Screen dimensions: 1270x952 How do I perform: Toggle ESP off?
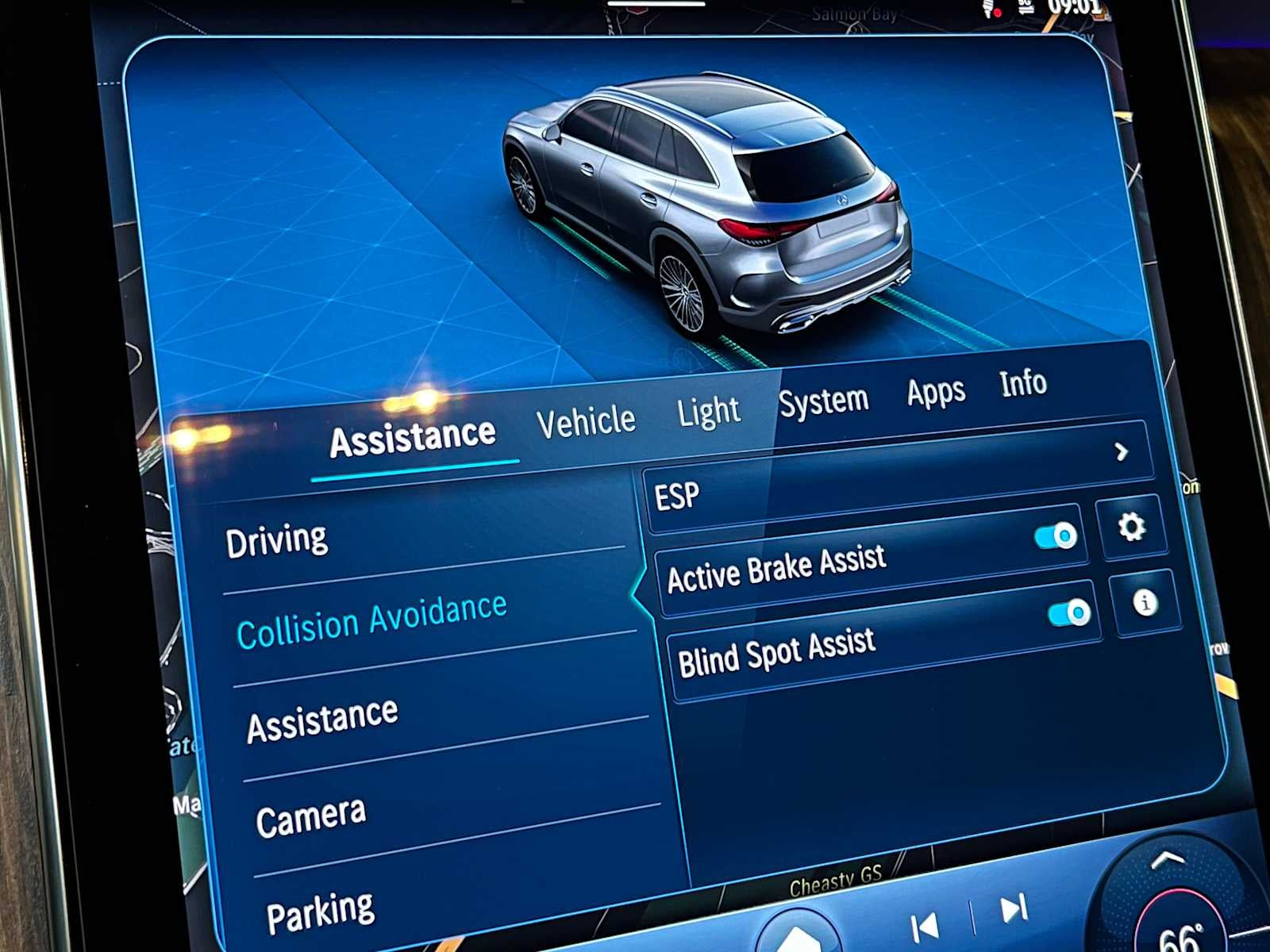coord(1054,535)
